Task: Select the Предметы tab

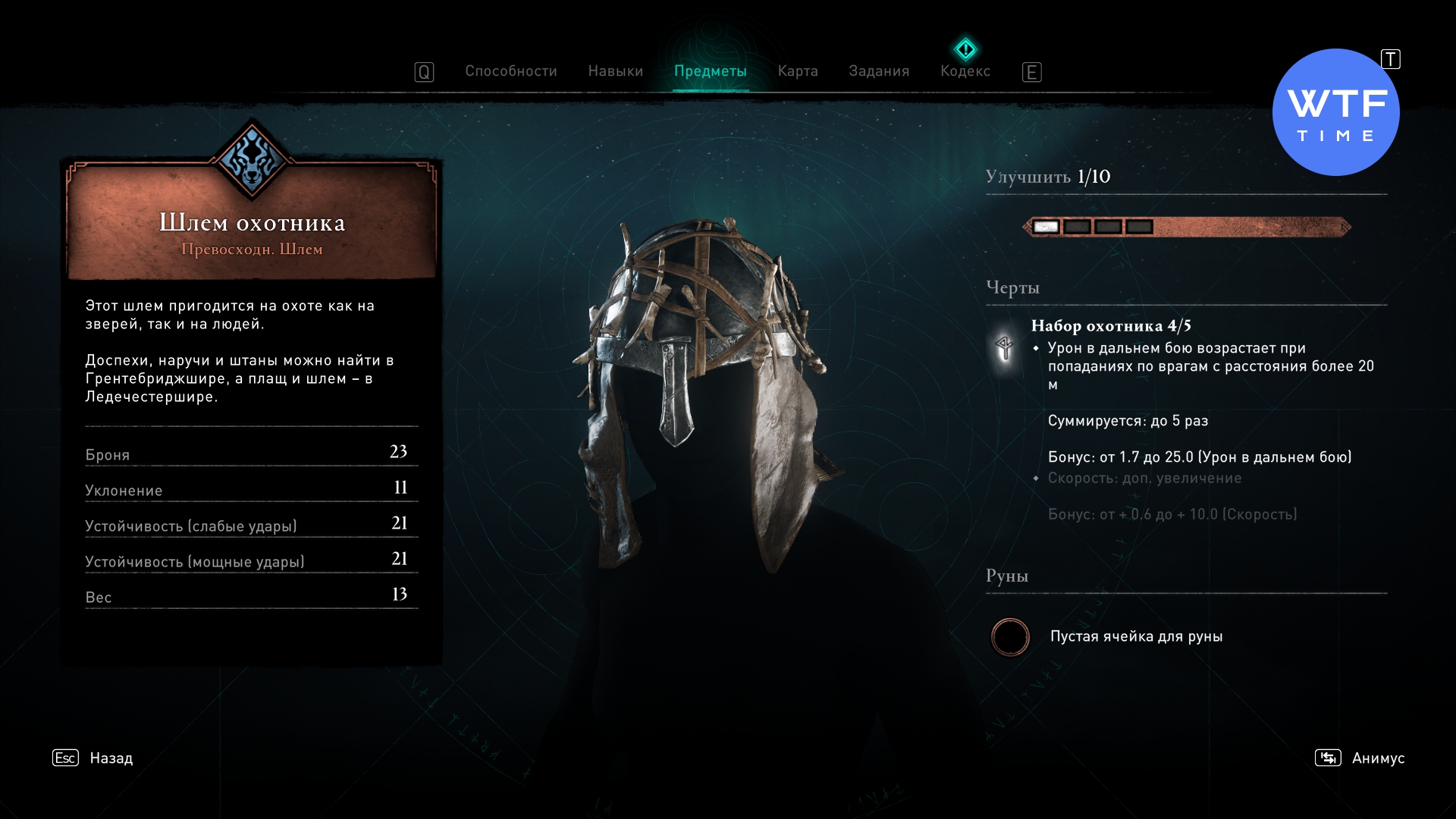Action: (710, 71)
